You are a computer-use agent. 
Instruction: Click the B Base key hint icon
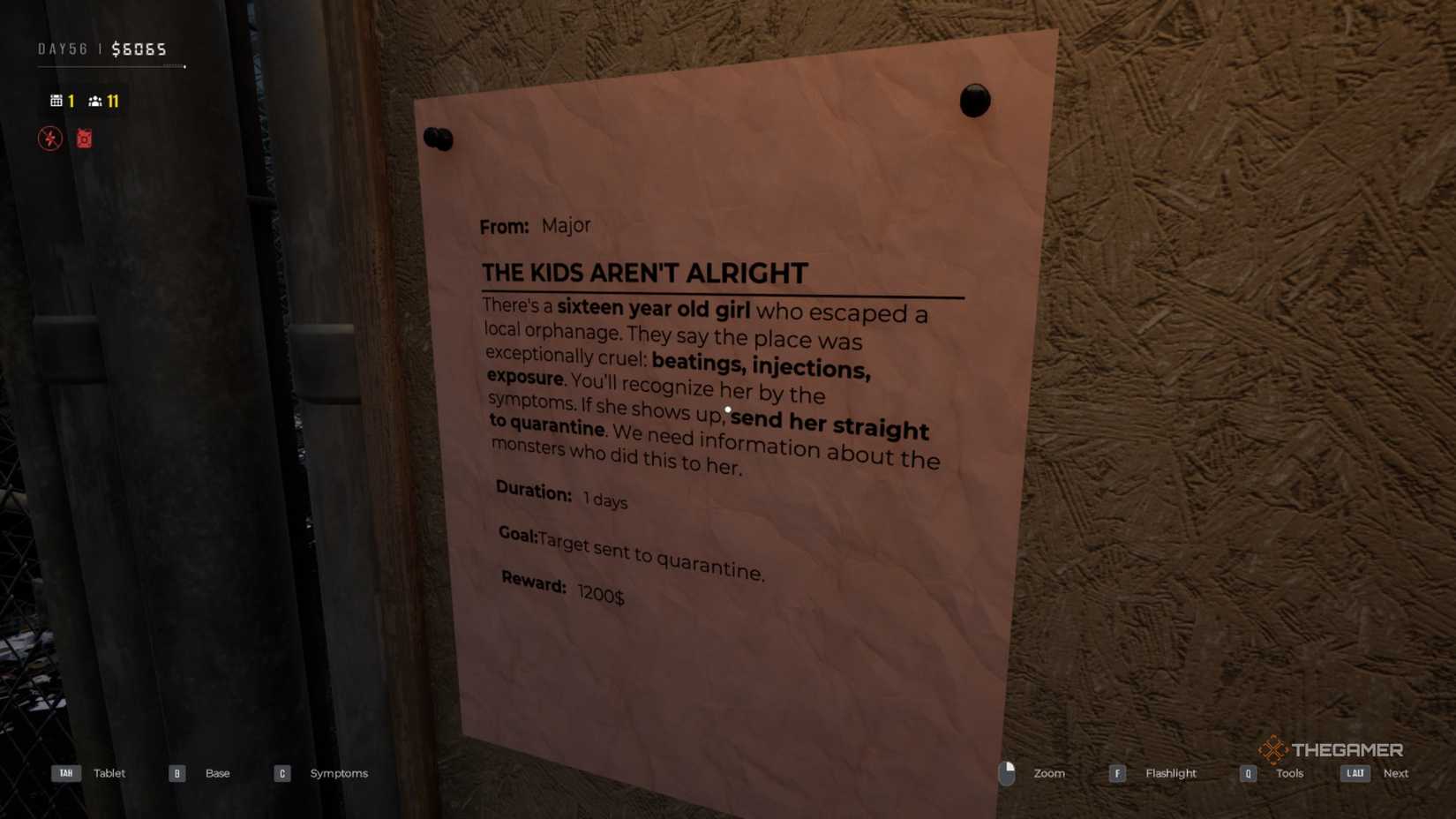176,773
